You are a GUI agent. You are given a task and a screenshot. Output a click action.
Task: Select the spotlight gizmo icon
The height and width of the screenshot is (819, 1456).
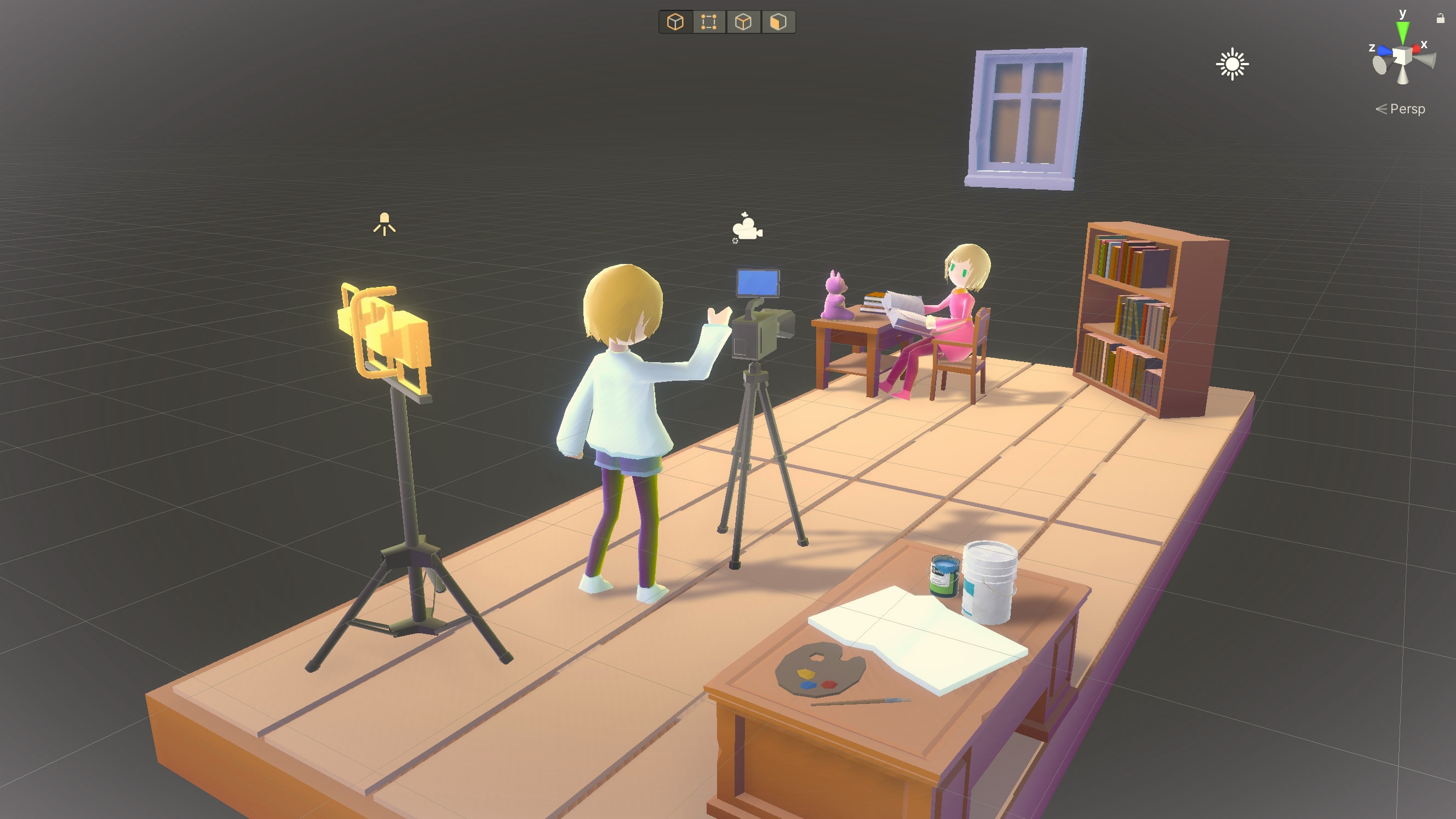tap(385, 224)
